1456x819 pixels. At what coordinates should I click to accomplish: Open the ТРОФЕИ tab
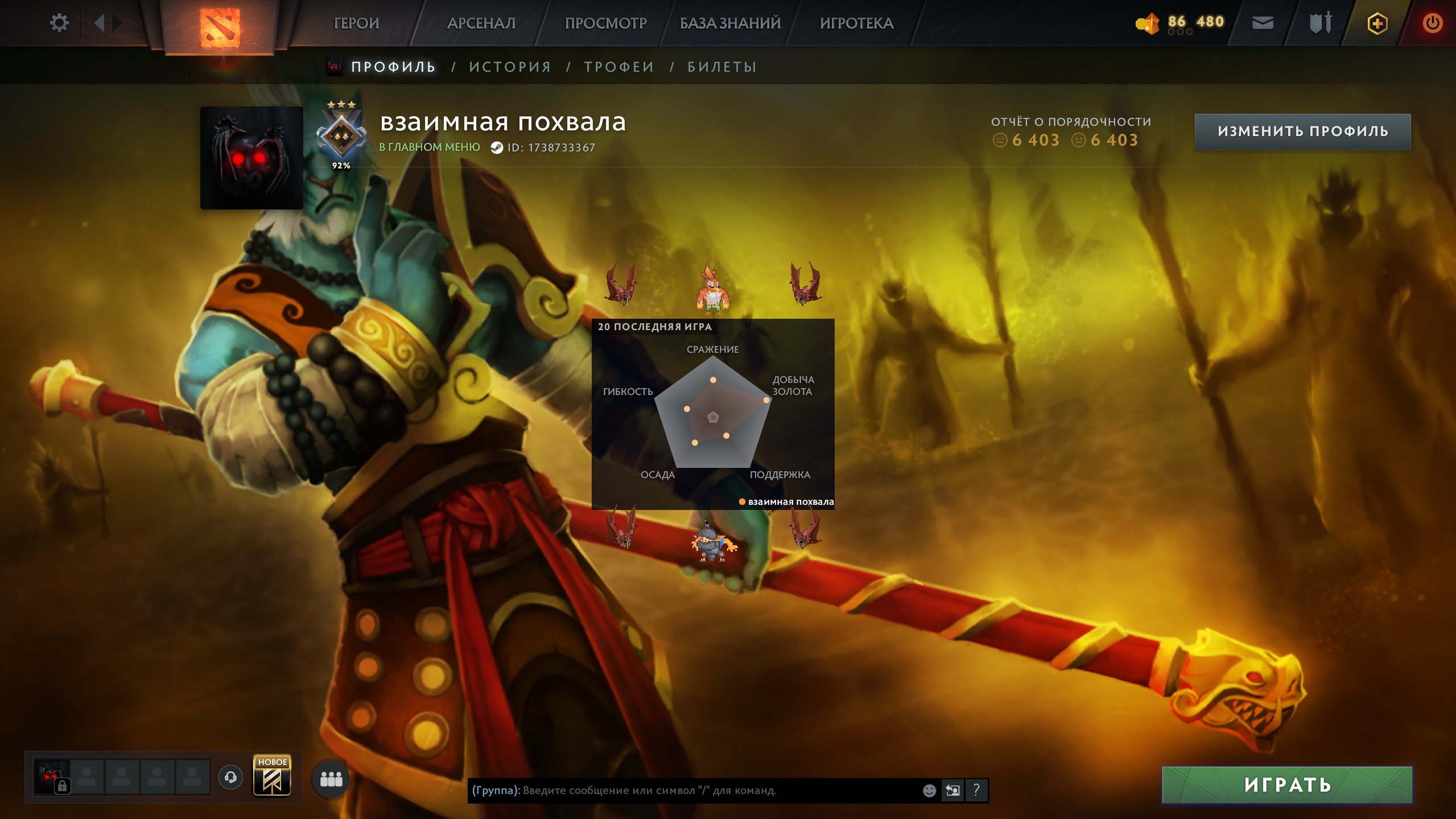[x=617, y=67]
